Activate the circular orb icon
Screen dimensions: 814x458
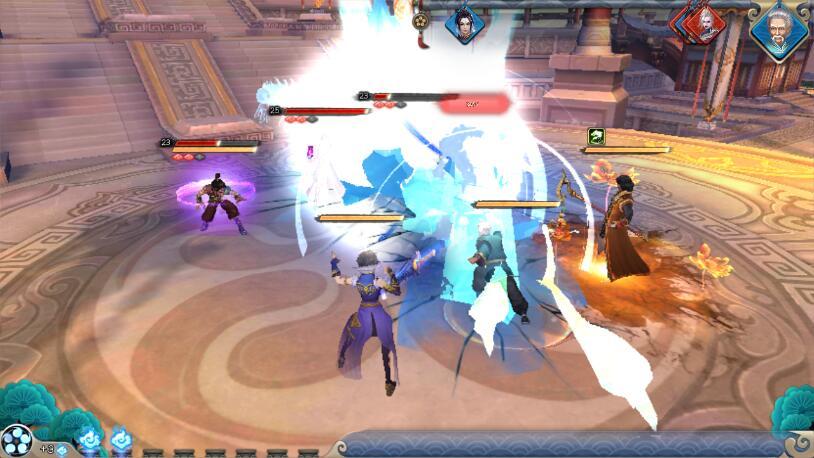coord(17,440)
